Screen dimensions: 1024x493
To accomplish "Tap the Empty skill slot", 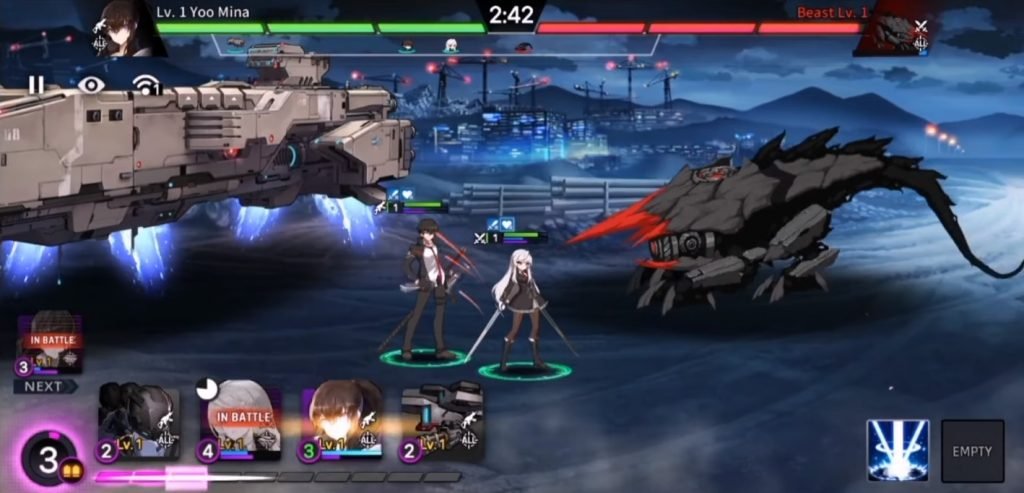I will pyautogui.click(x=972, y=451).
